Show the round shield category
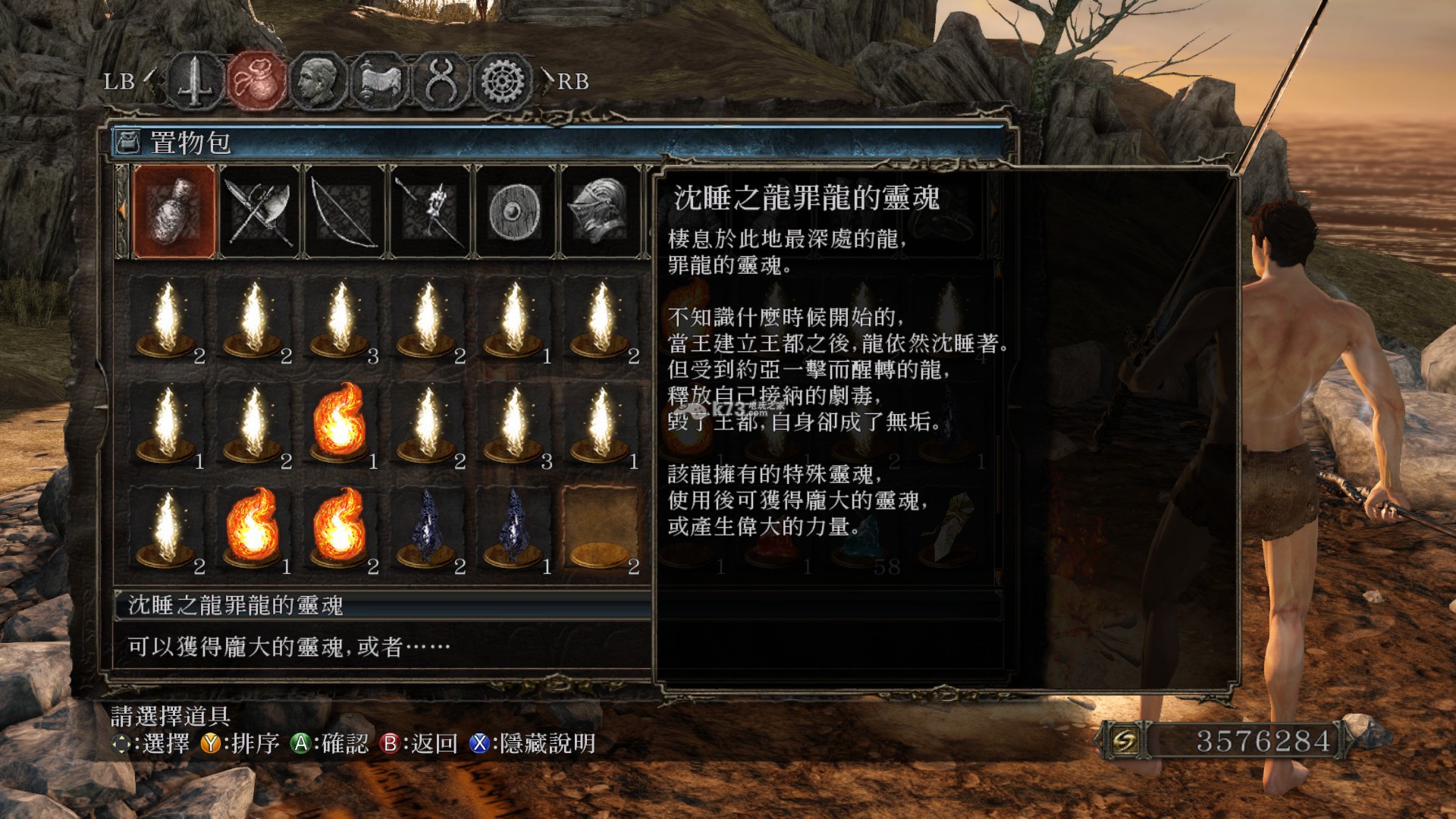 [516, 212]
